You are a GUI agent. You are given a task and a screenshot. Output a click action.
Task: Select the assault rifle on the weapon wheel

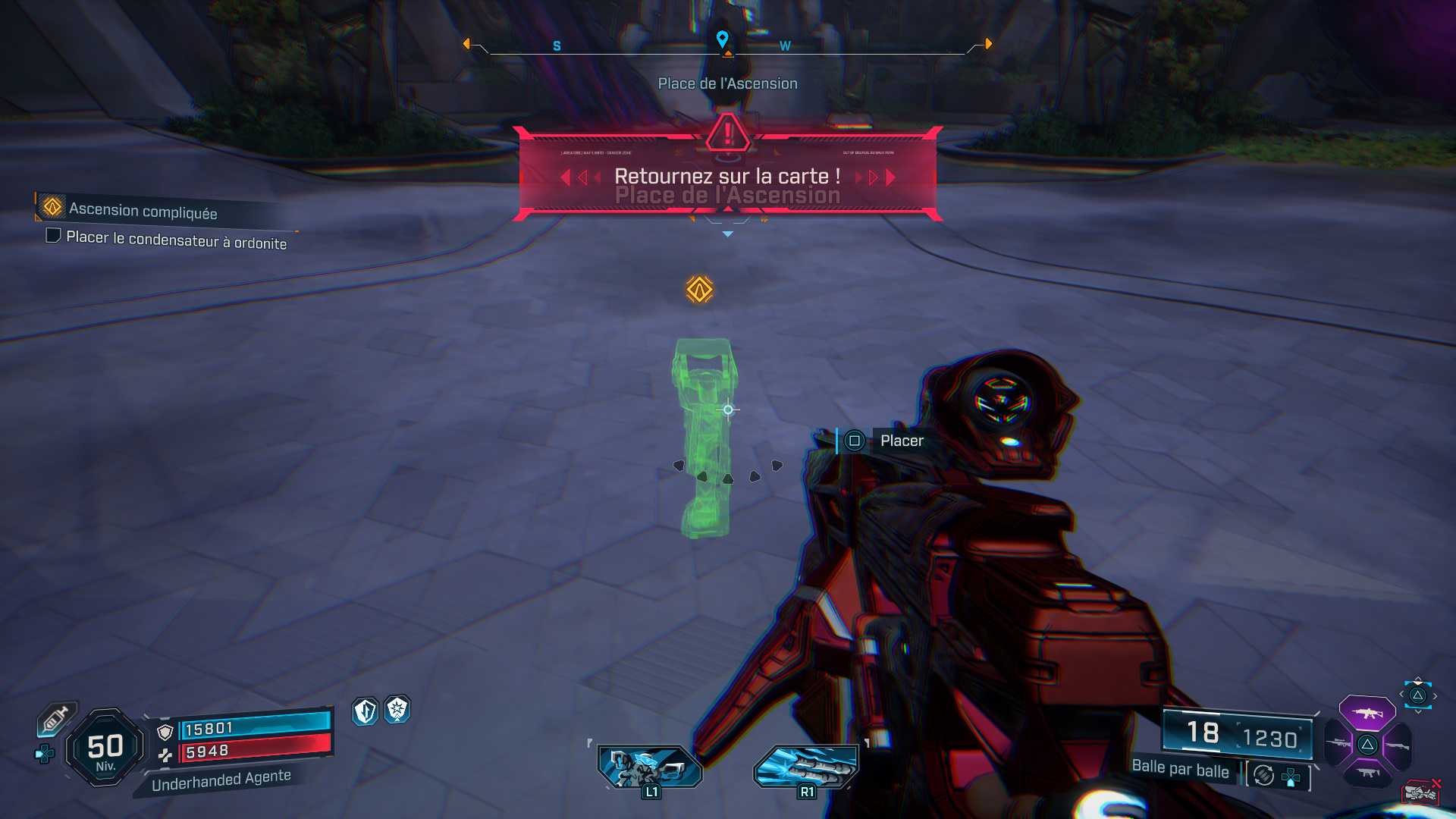1368,714
